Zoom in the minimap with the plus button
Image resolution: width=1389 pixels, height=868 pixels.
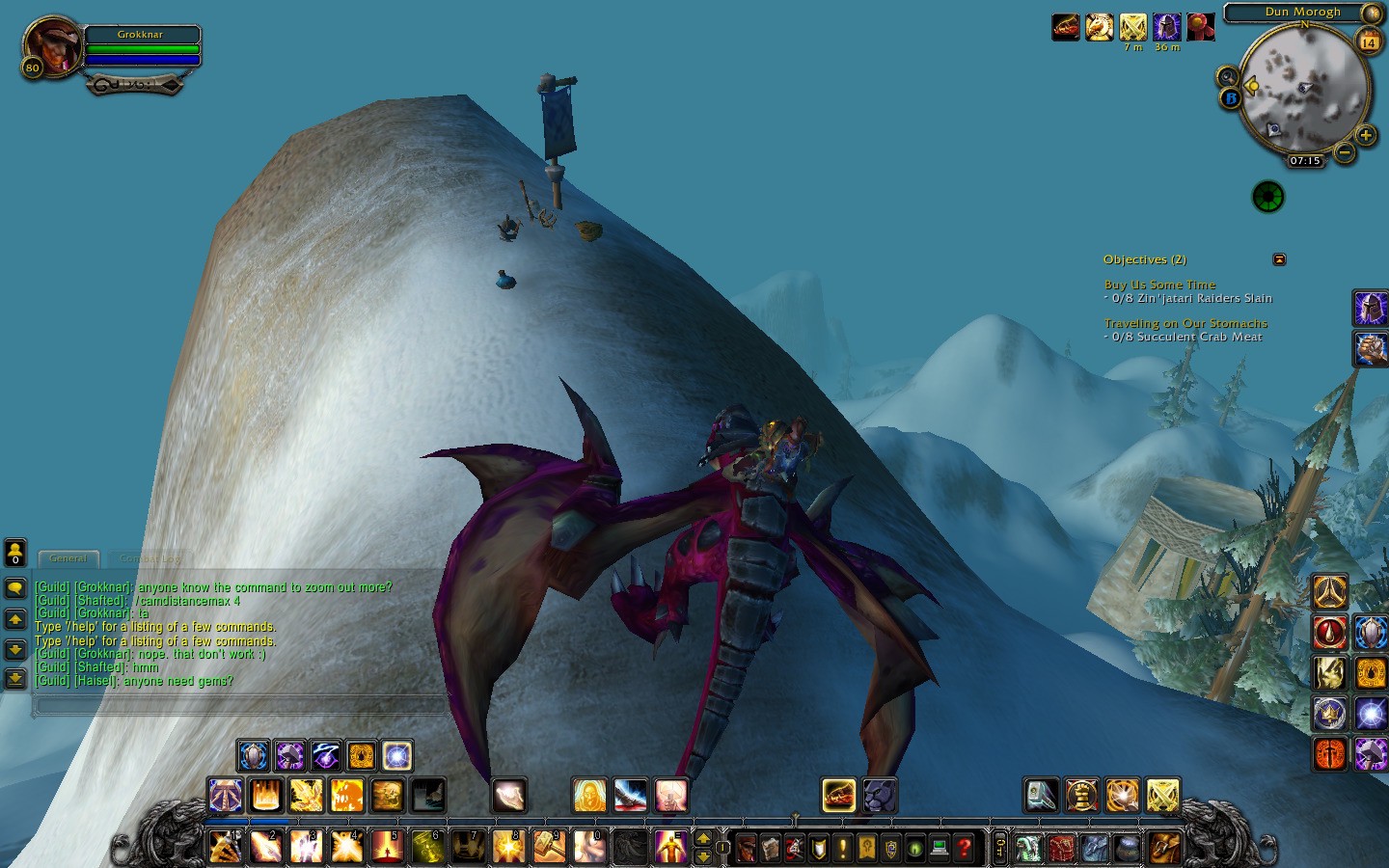pyautogui.click(x=1366, y=135)
